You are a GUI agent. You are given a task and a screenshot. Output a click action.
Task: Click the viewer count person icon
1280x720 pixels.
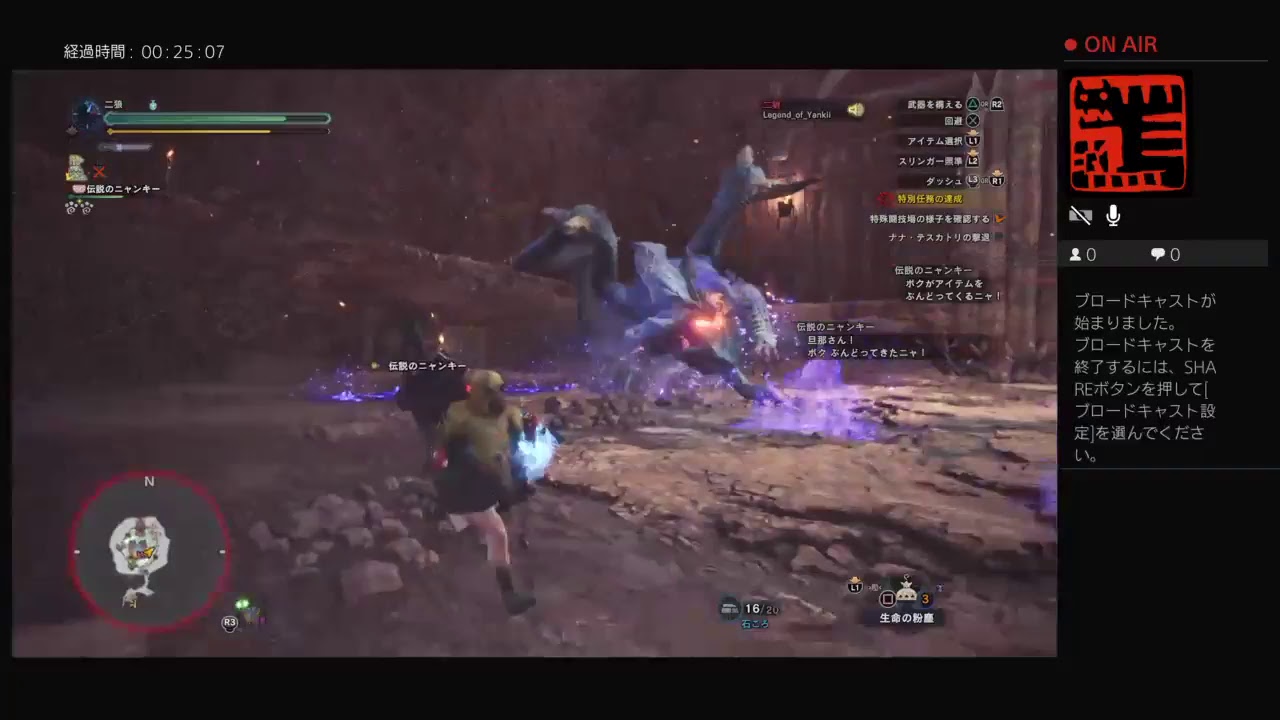pos(1076,254)
